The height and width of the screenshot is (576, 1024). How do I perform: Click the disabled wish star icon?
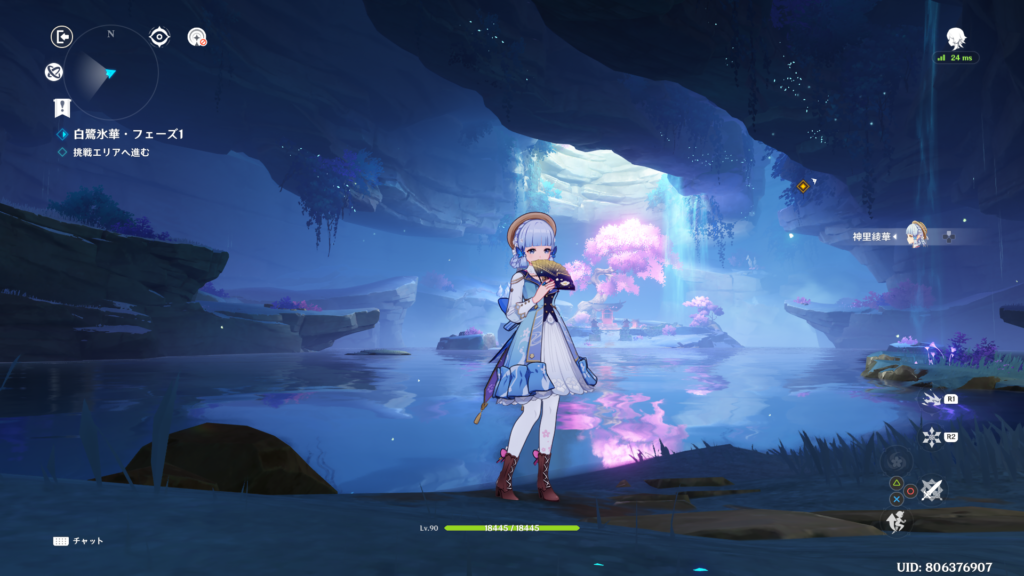pos(197,37)
